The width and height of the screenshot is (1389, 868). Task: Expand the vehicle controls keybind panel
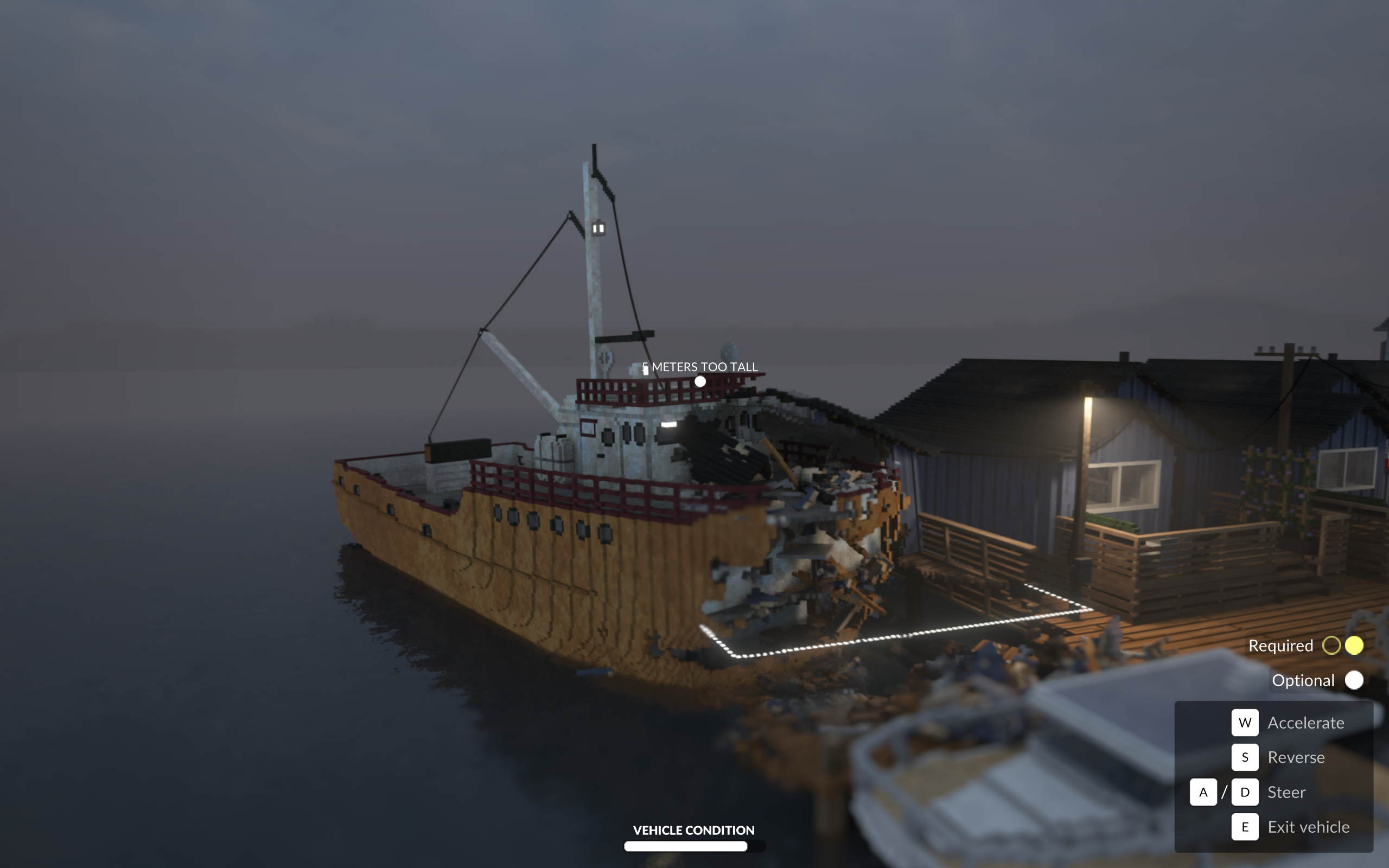1274,775
